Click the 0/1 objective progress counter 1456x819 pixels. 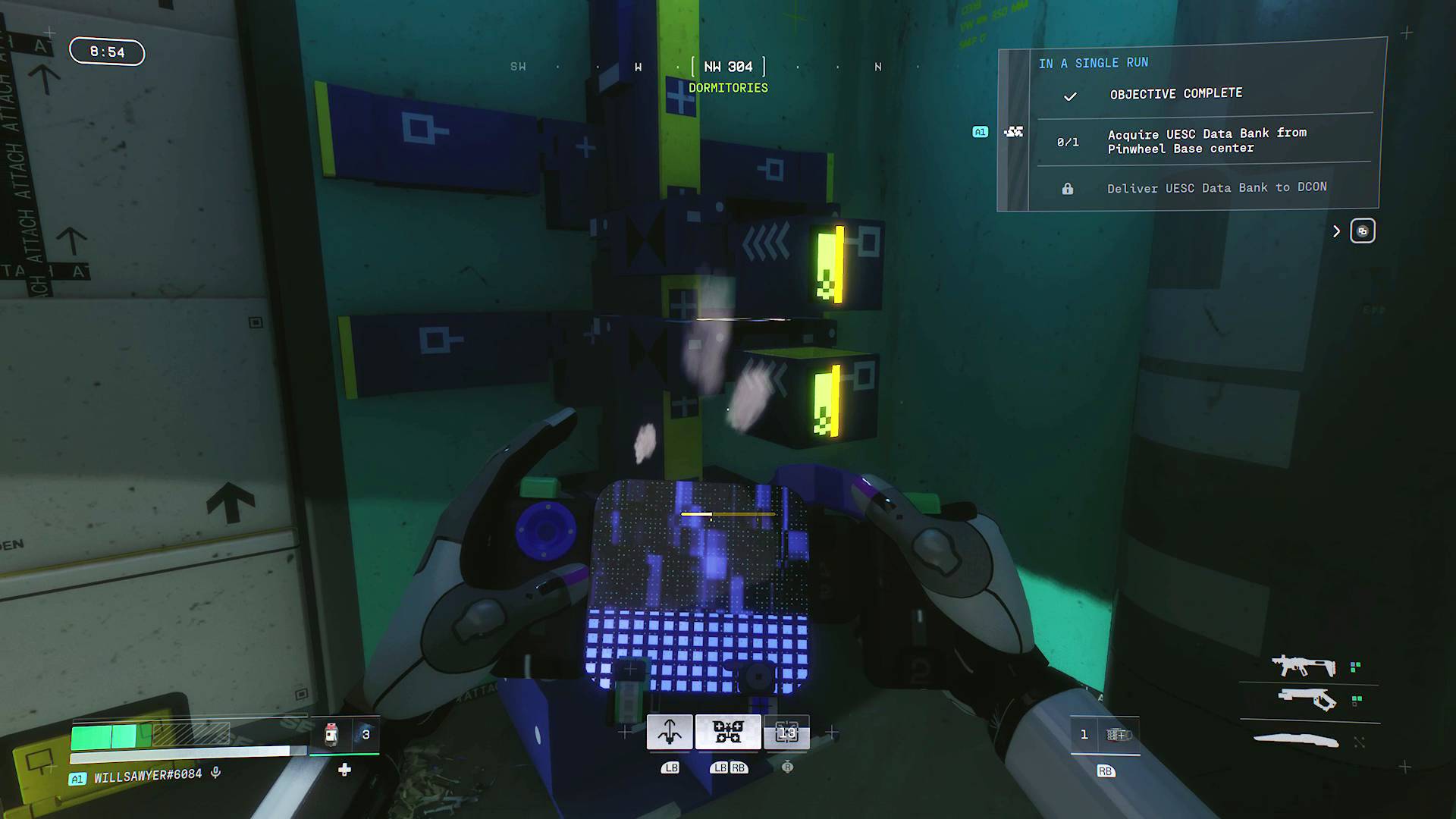[1068, 141]
